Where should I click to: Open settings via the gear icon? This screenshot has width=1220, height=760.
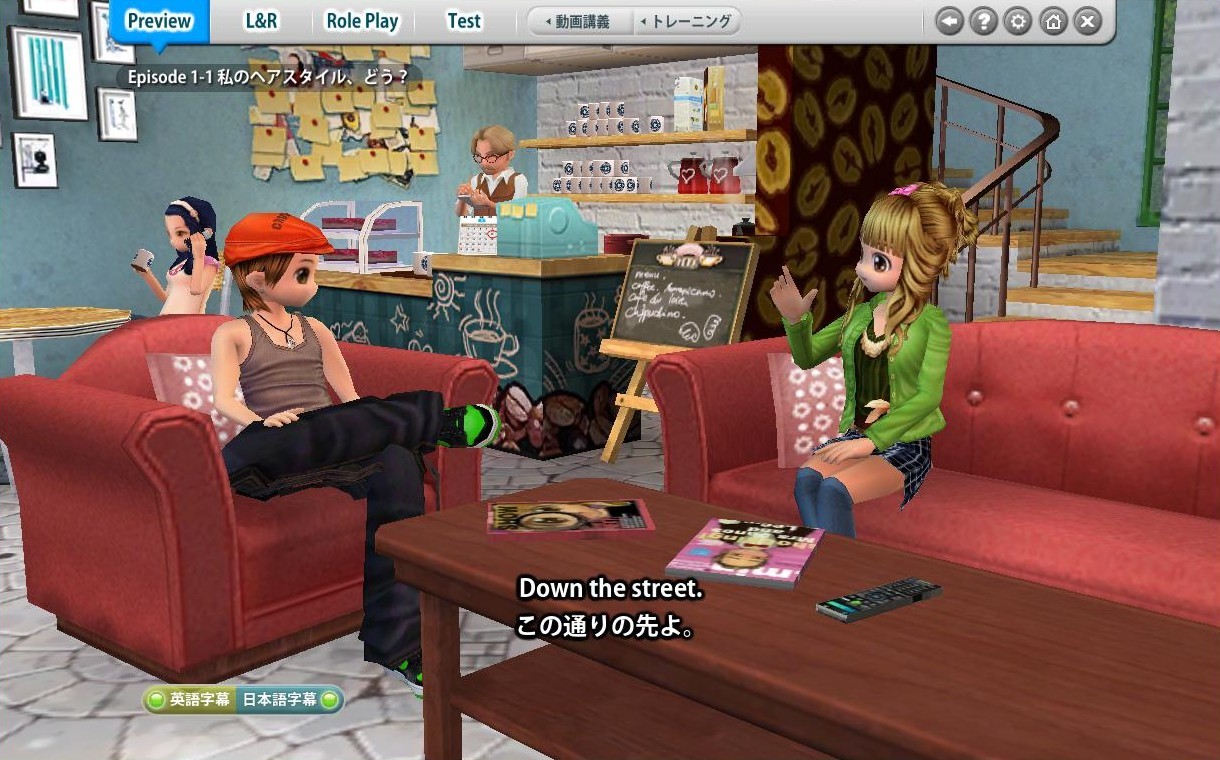pyautogui.click(x=1018, y=21)
